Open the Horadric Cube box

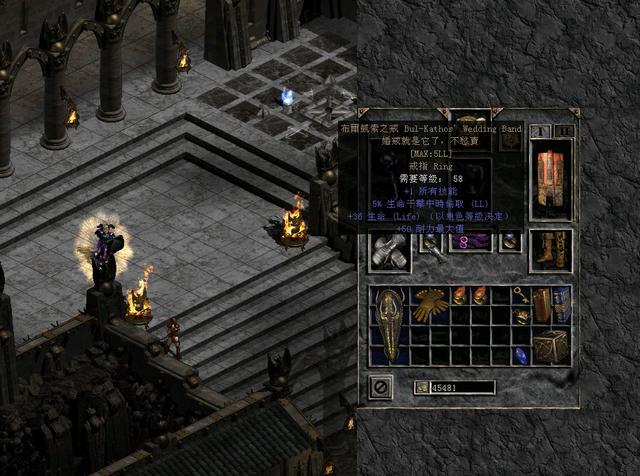tap(551, 346)
